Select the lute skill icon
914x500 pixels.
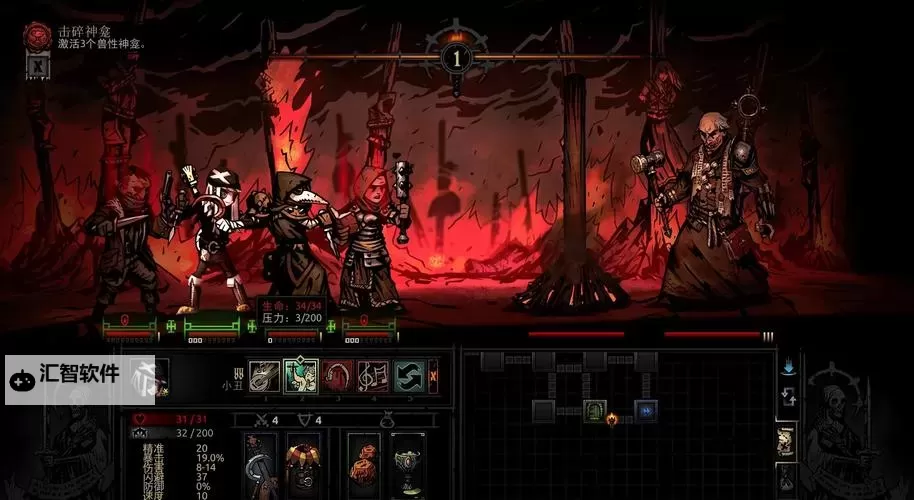point(265,376)
